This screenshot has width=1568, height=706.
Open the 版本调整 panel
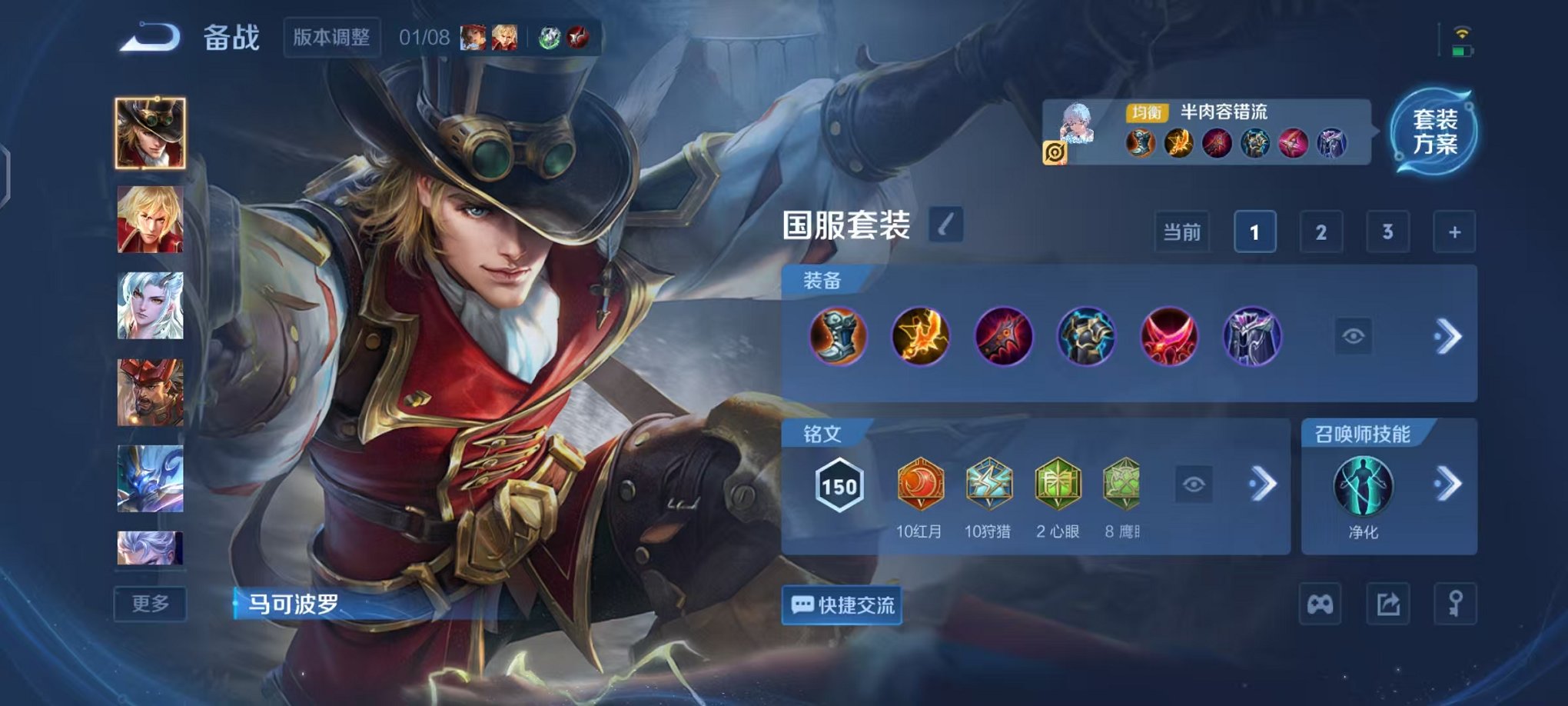click(333, 37)
